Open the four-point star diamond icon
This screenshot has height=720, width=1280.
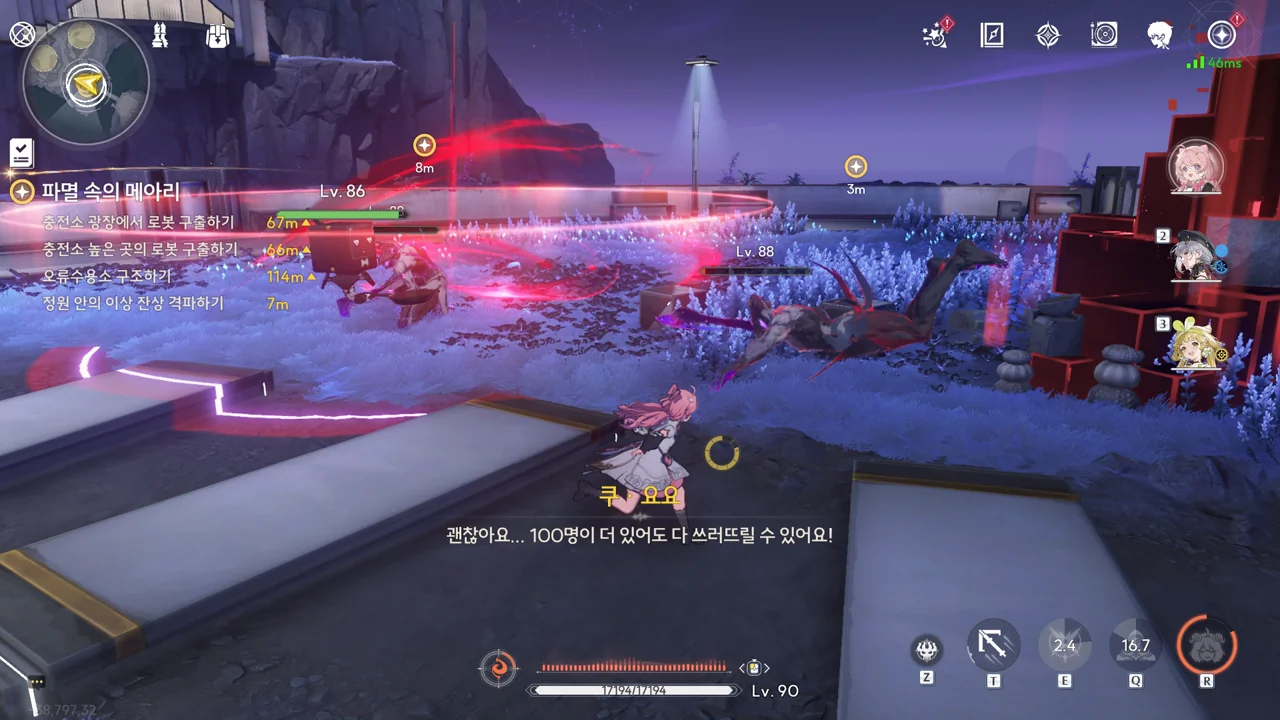coord(1047,36)
